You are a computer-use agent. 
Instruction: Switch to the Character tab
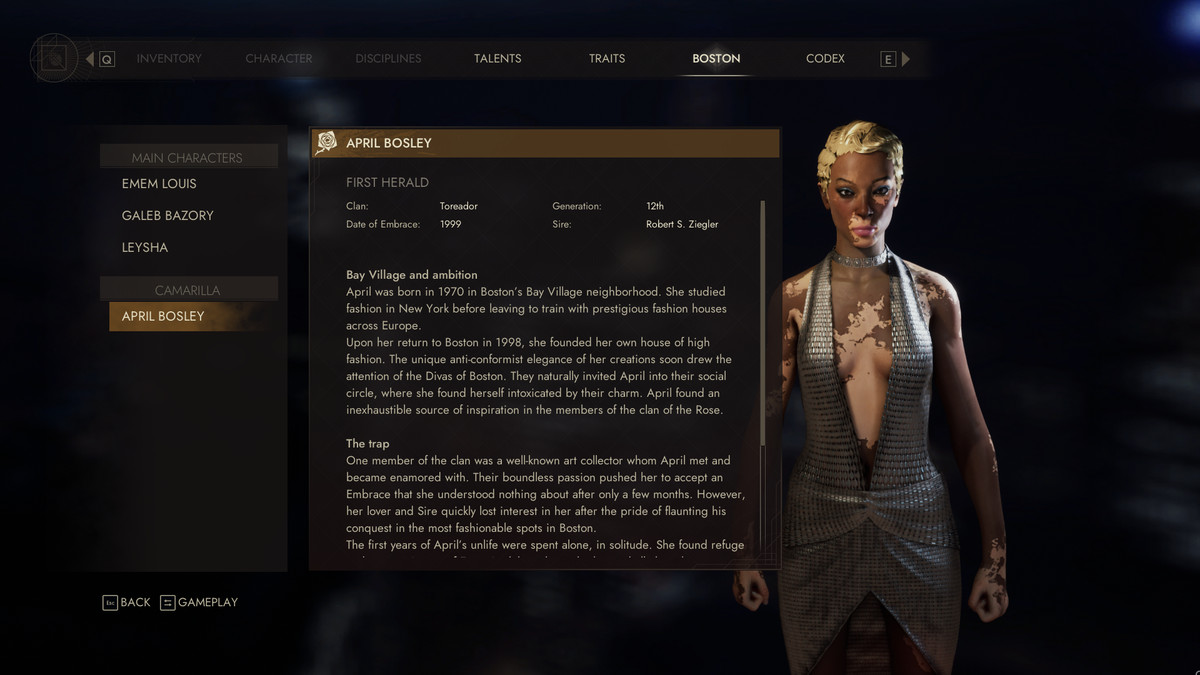[x=279, y=59]
